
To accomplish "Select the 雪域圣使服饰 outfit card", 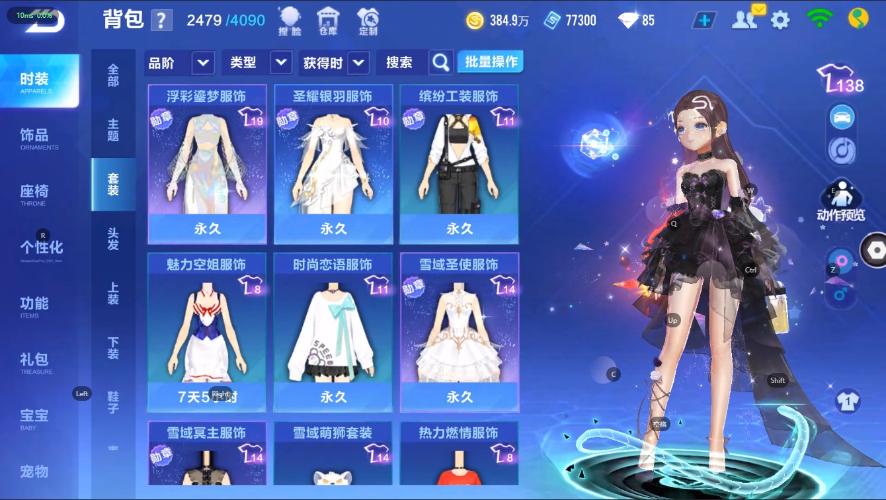I will click(459, 333).
